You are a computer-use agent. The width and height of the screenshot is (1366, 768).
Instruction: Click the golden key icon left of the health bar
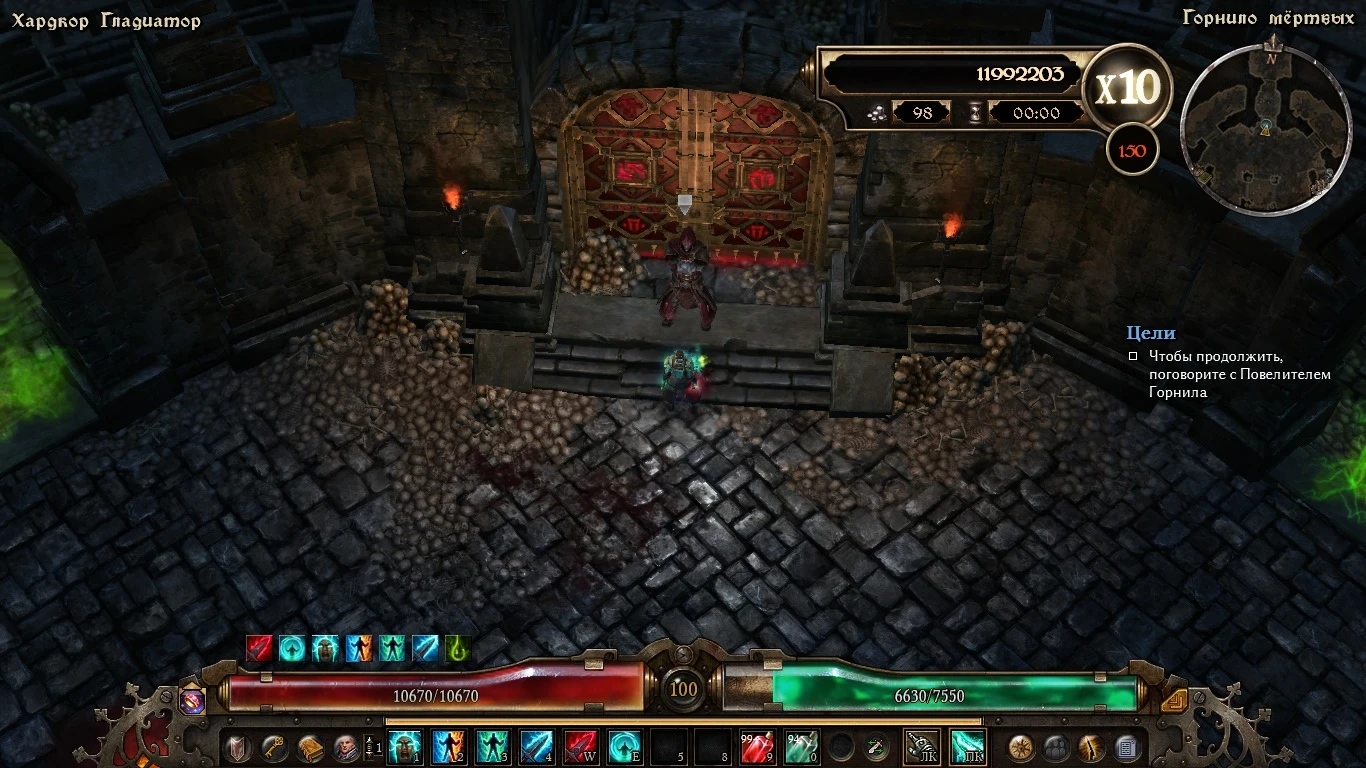(x=273, y=746)
